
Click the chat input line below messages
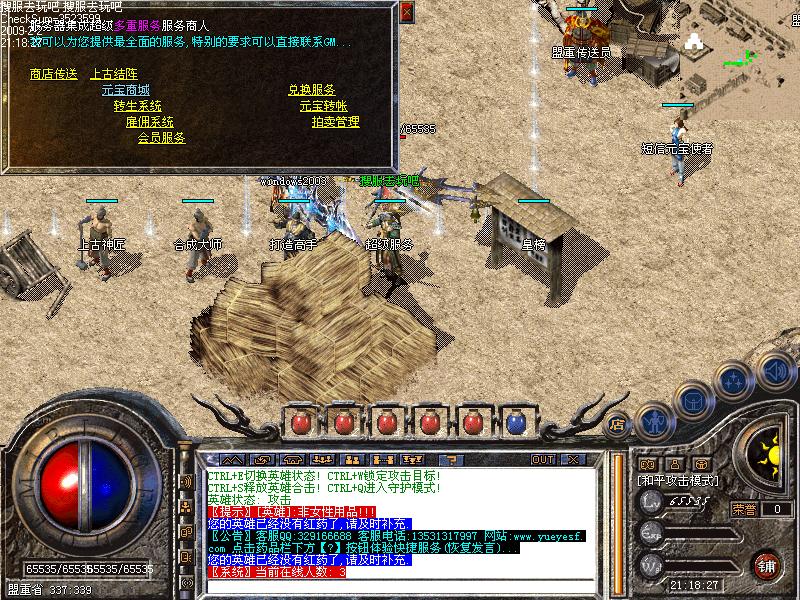(x=400, y=584)
